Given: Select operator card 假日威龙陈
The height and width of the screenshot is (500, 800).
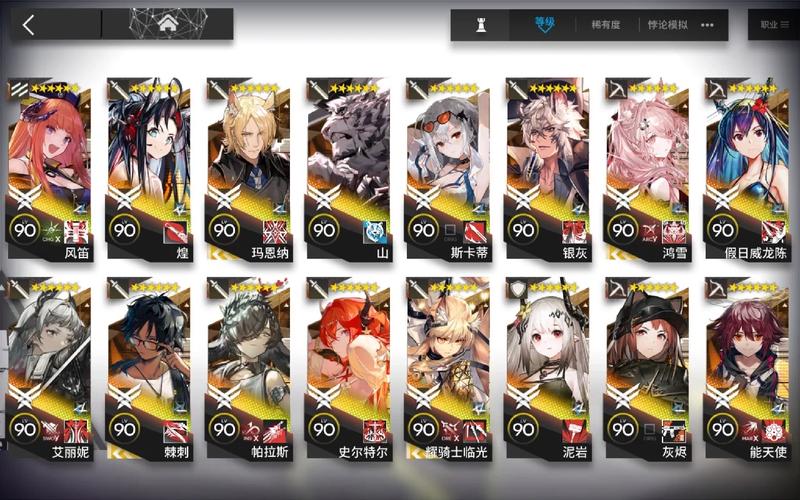Looking at the screenshot, I should tap(746, 165).
